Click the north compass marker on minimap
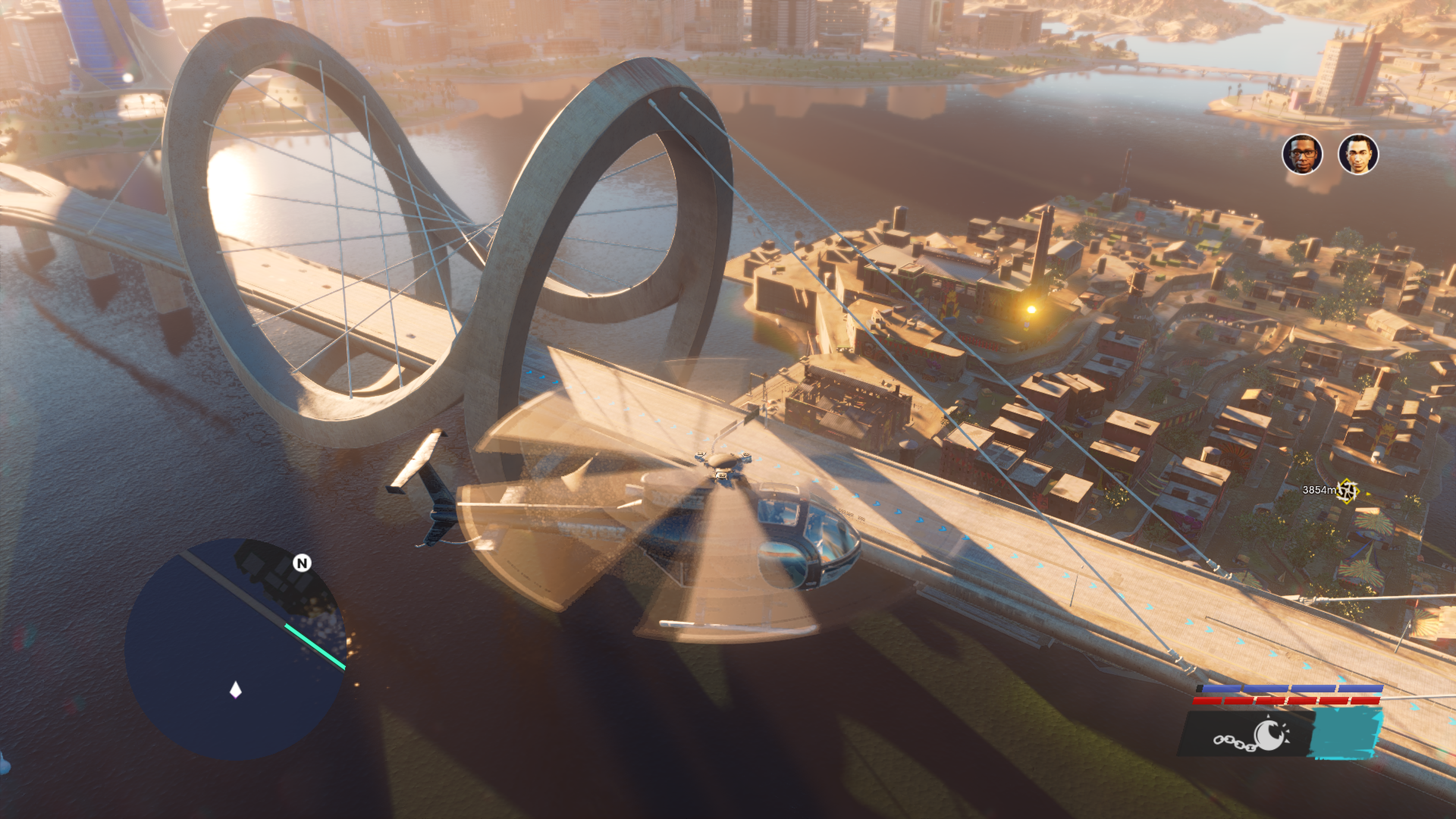 pyautogui.click(x=303, y=563)
